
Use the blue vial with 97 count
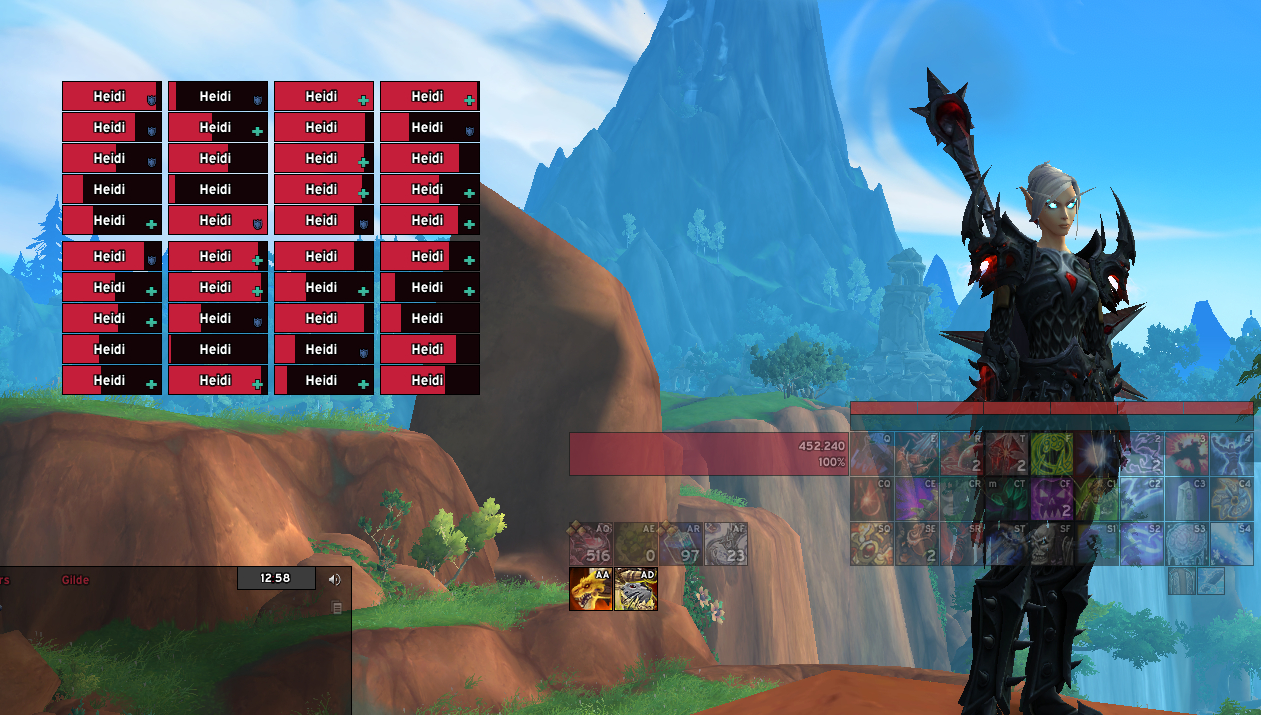click(680, 544)
